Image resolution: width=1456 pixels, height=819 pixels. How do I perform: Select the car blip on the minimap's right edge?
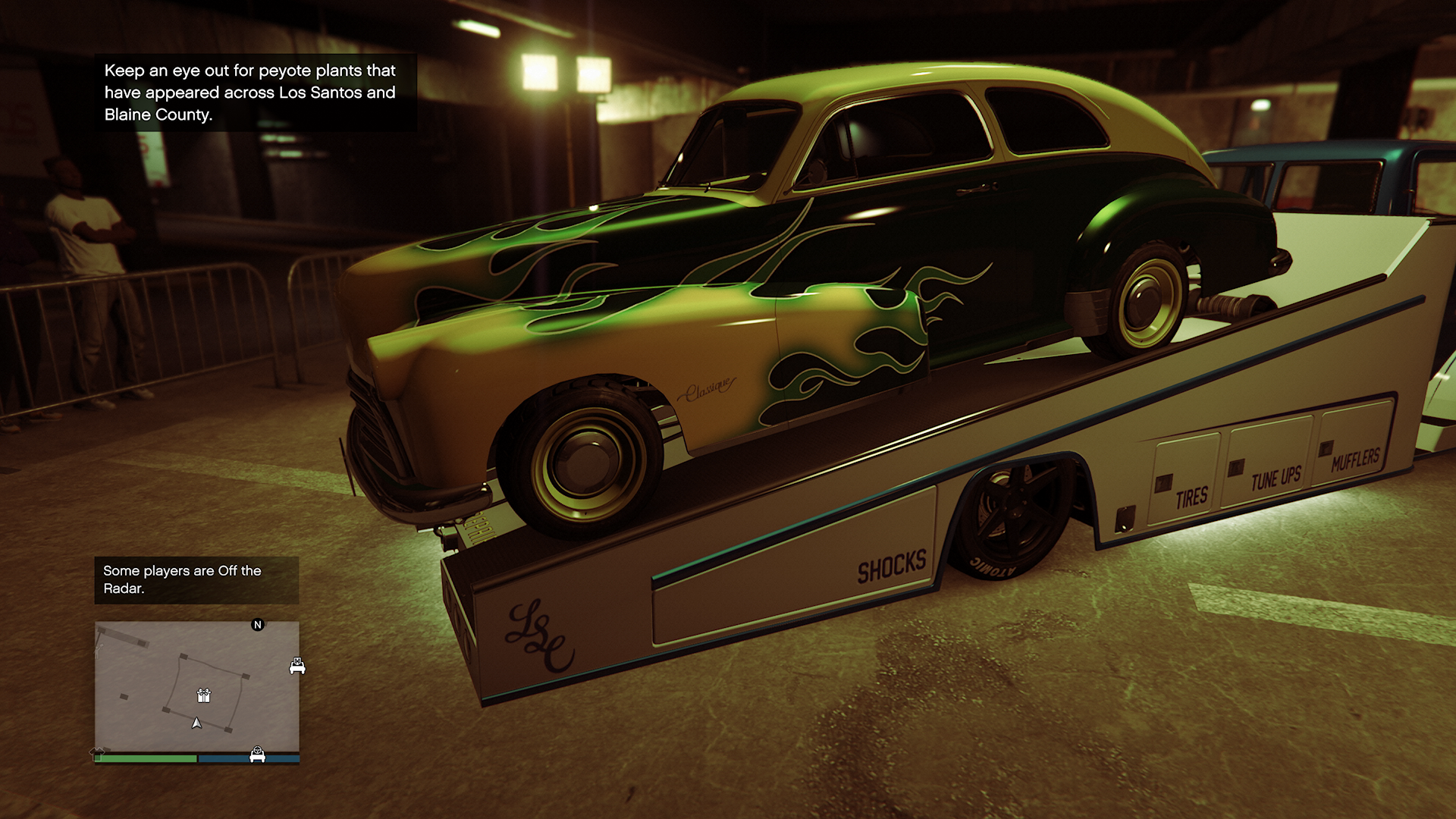(x=297, y=666)
